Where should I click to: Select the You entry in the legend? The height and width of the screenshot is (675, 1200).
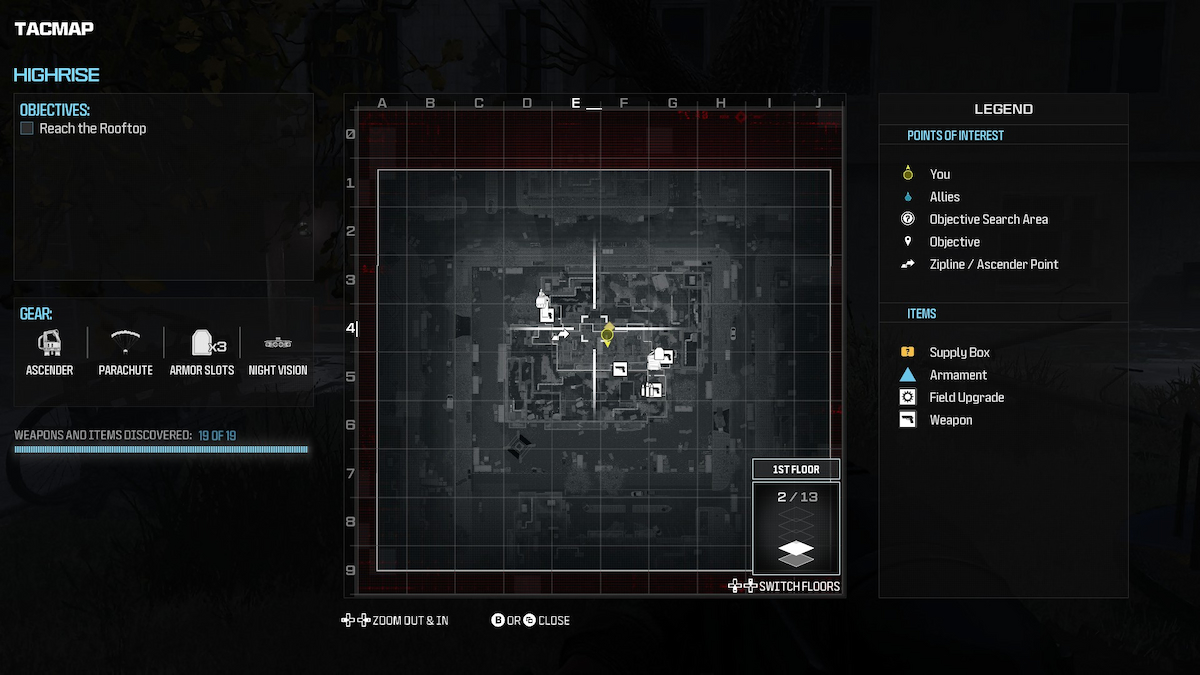coord(939,174)
